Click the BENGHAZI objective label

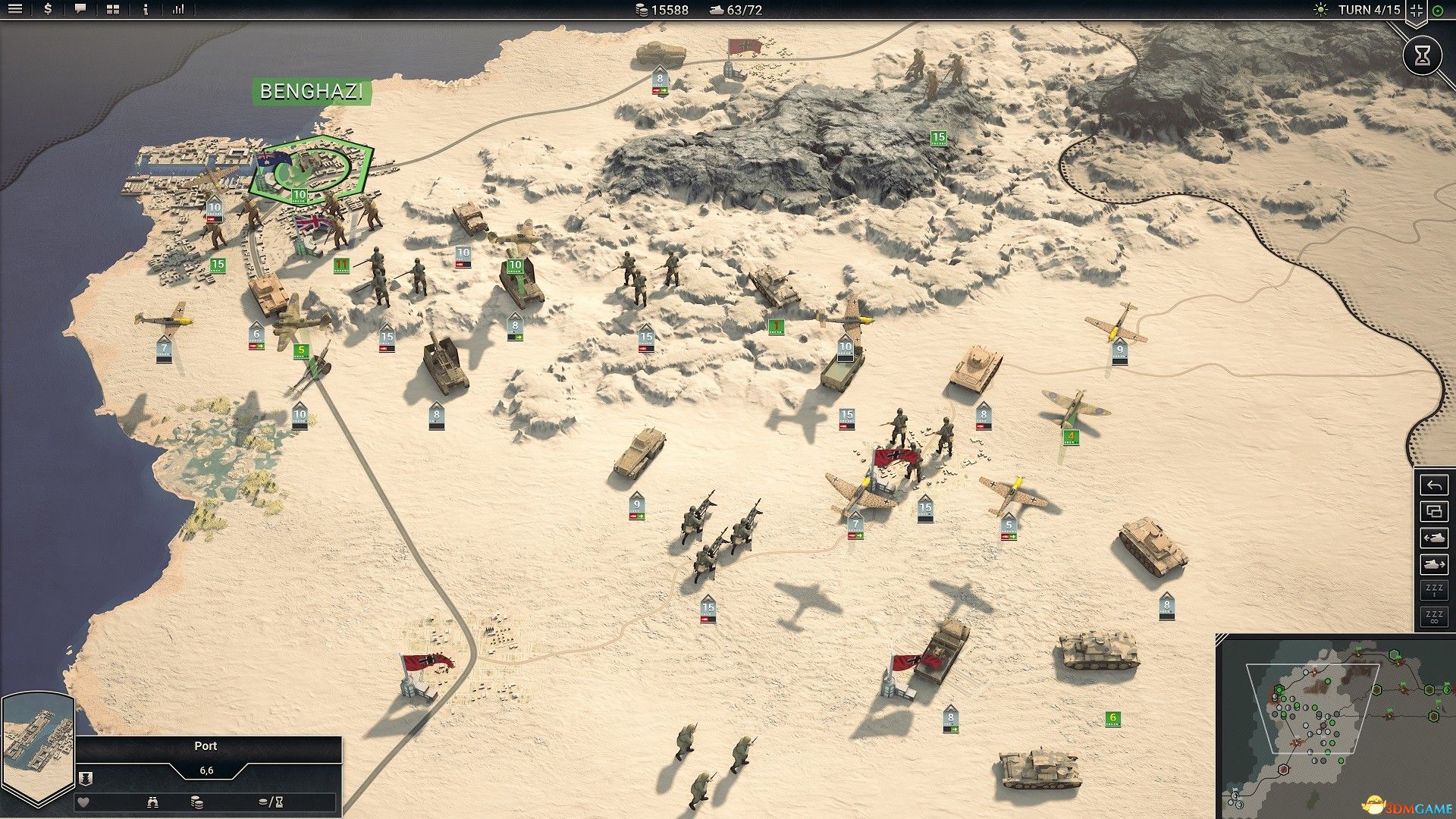pyautogui.click(x=312, y=93)
